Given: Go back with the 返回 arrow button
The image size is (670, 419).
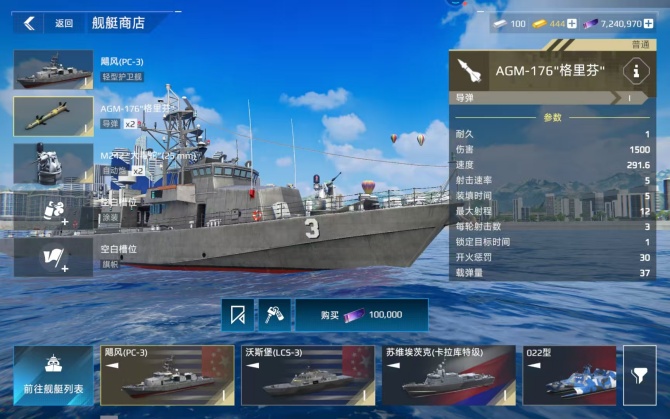Looking at the screenshot, I should pos(31,23).
